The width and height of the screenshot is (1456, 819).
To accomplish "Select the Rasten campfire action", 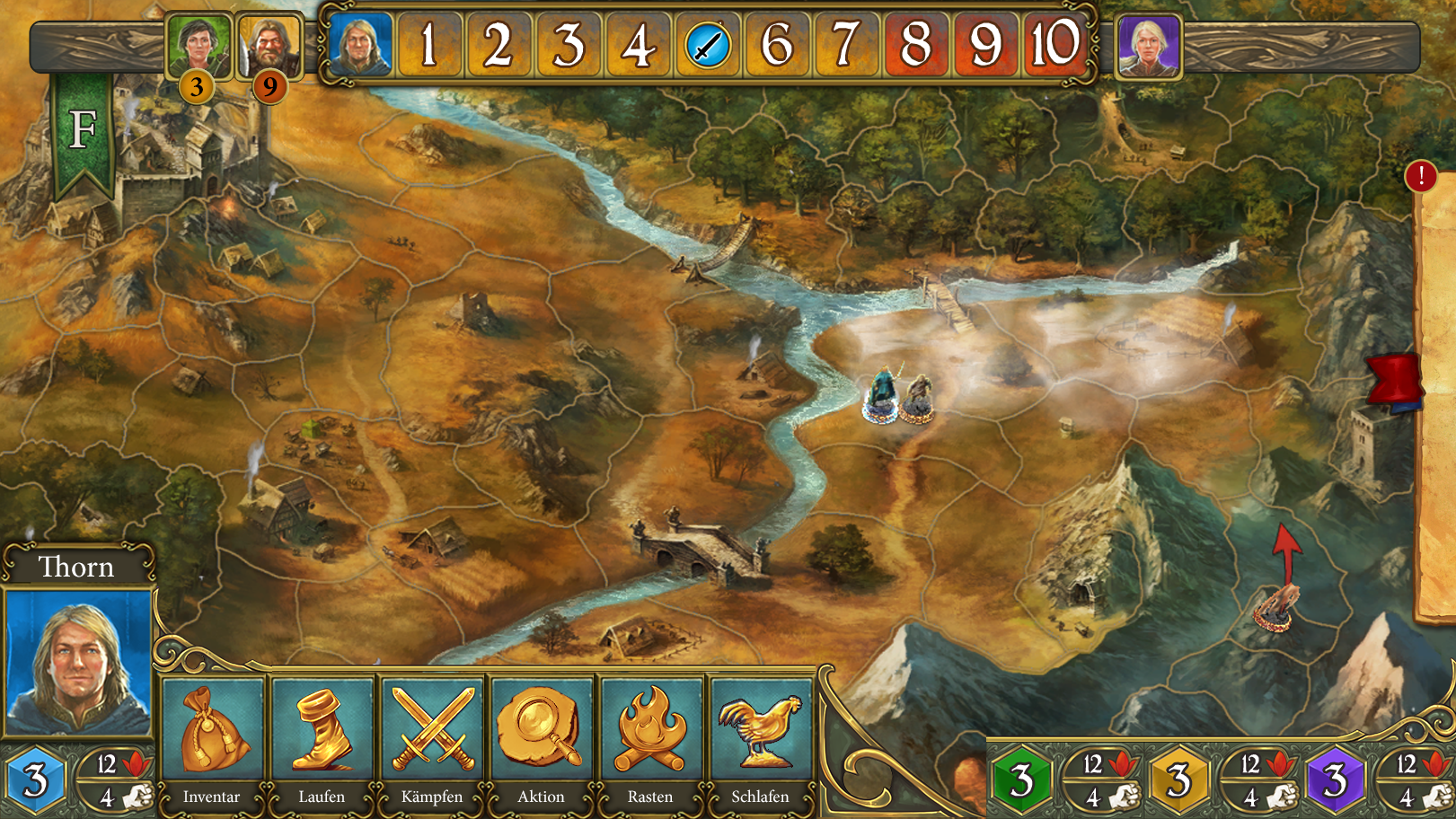I will [x=650, y=737].
